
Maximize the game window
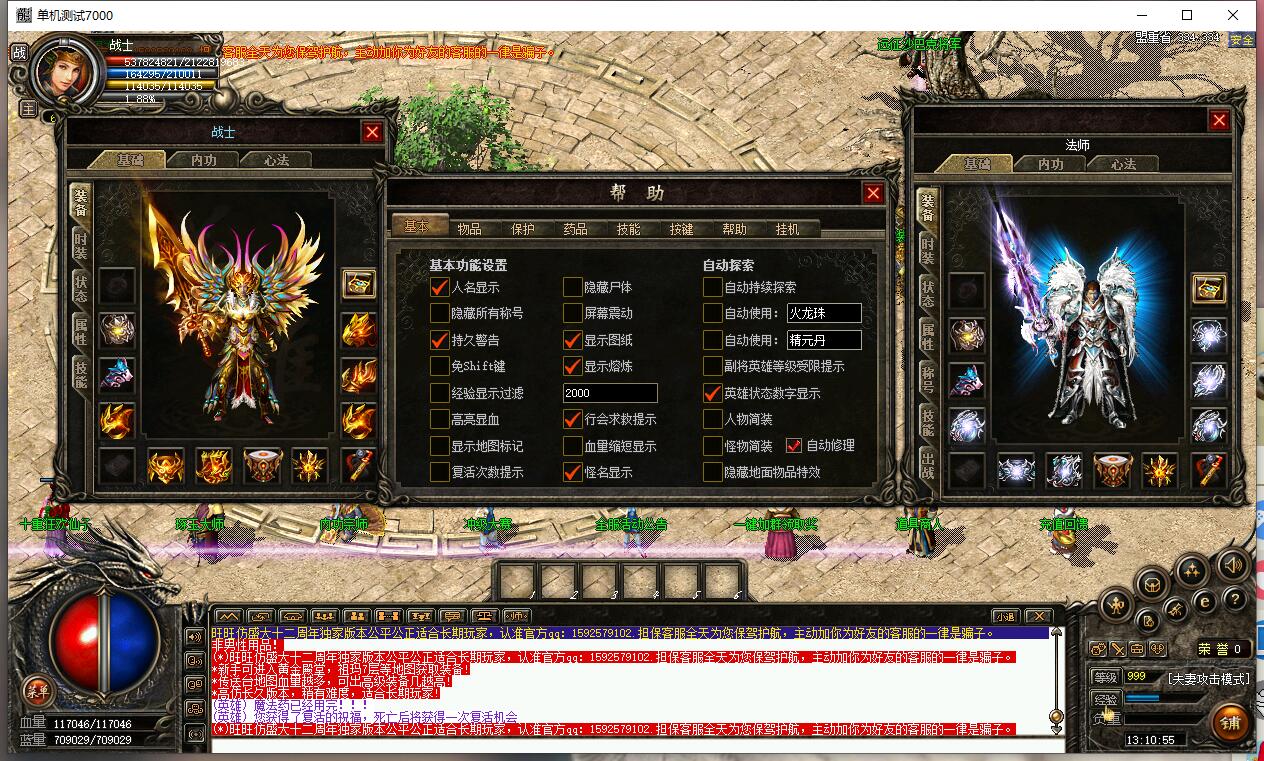pyautogui.click(x=1187, y=15)
